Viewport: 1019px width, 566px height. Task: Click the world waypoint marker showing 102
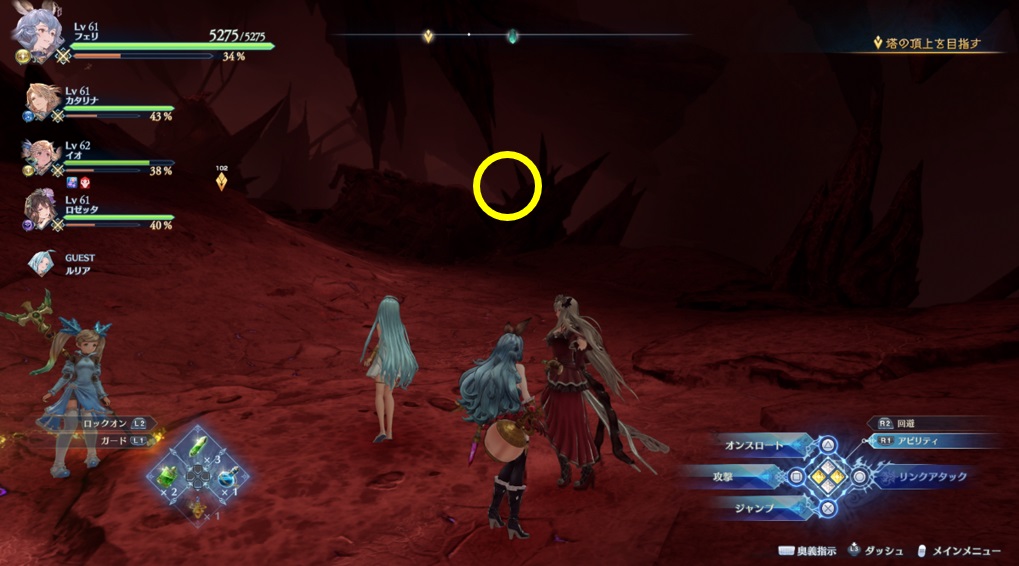click(x=221, y=181)
